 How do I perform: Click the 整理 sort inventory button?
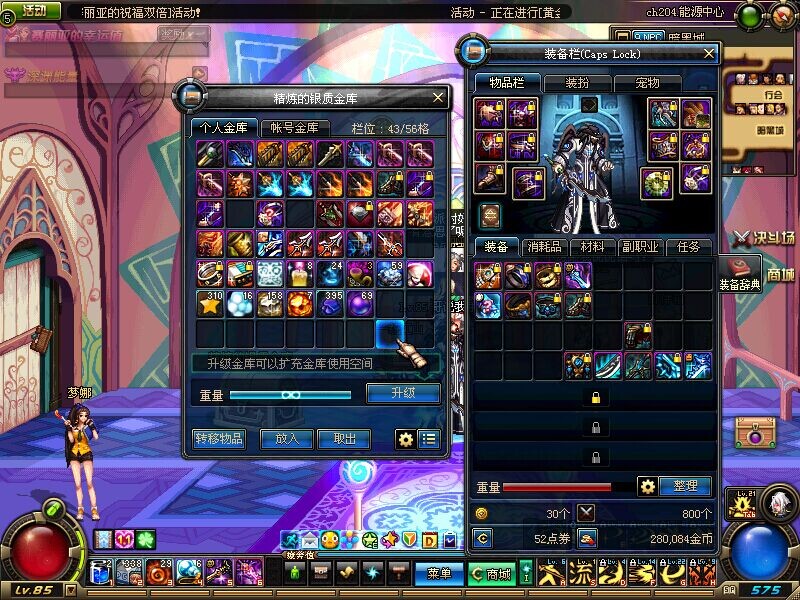click(x=685, y=486)
